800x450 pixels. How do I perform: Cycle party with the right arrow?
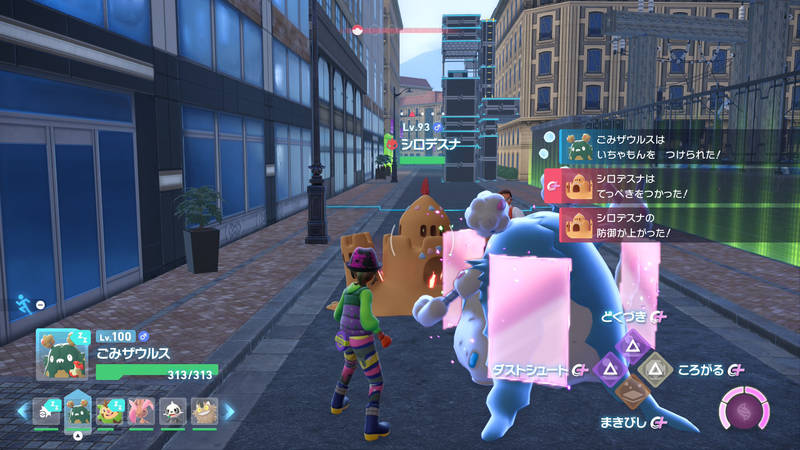[229, 411]
